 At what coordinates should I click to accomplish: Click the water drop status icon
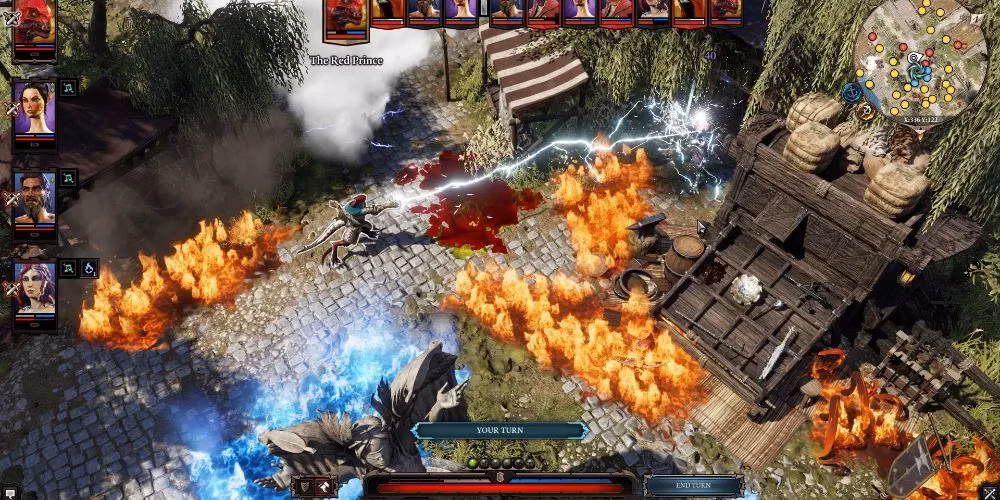pos(90,268)
